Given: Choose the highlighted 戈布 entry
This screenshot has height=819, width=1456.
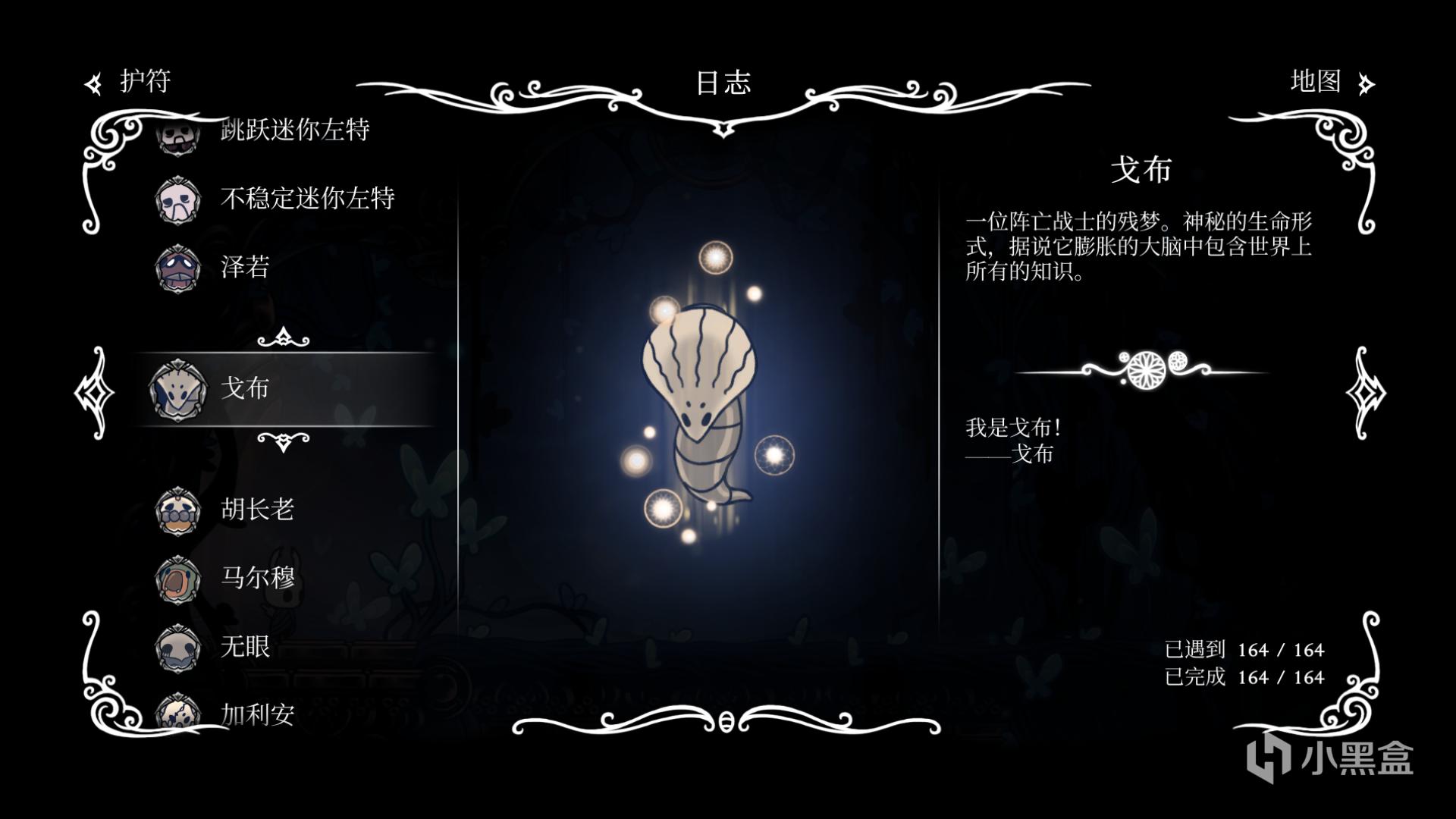Looking at the screenshot, I should [x=244, y=388].
